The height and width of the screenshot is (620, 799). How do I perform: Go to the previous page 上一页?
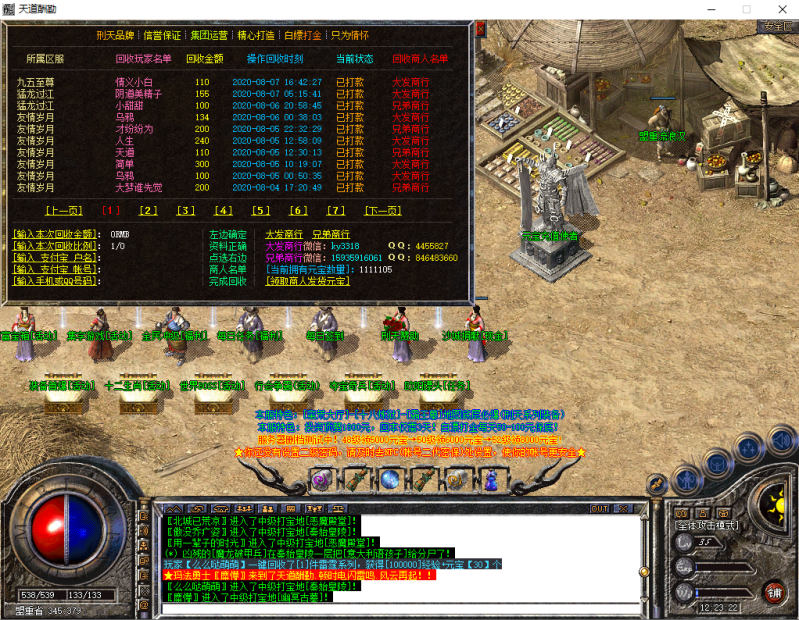click(63, 211)
